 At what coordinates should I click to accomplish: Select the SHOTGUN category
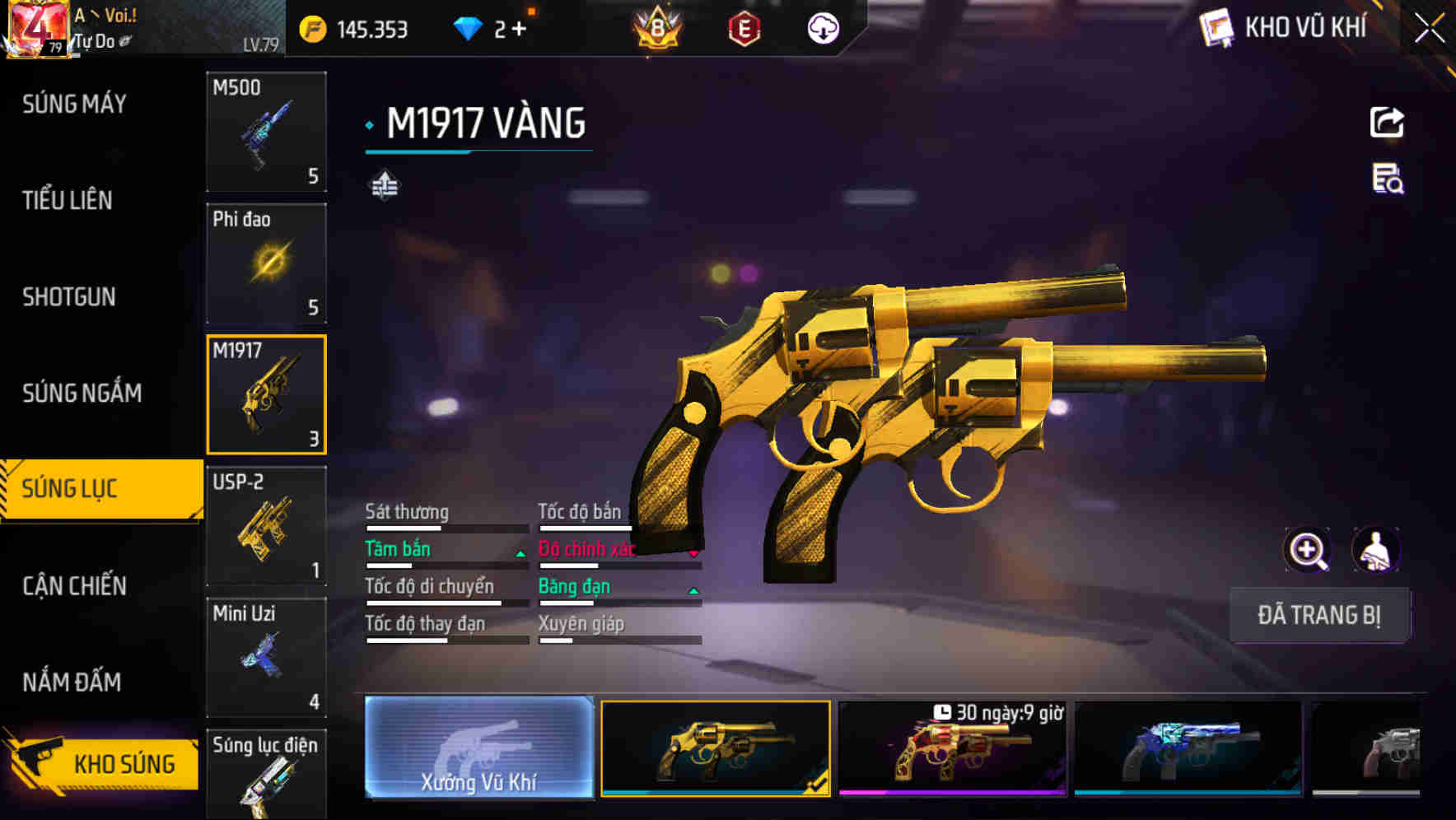click(x=69, y=296)
